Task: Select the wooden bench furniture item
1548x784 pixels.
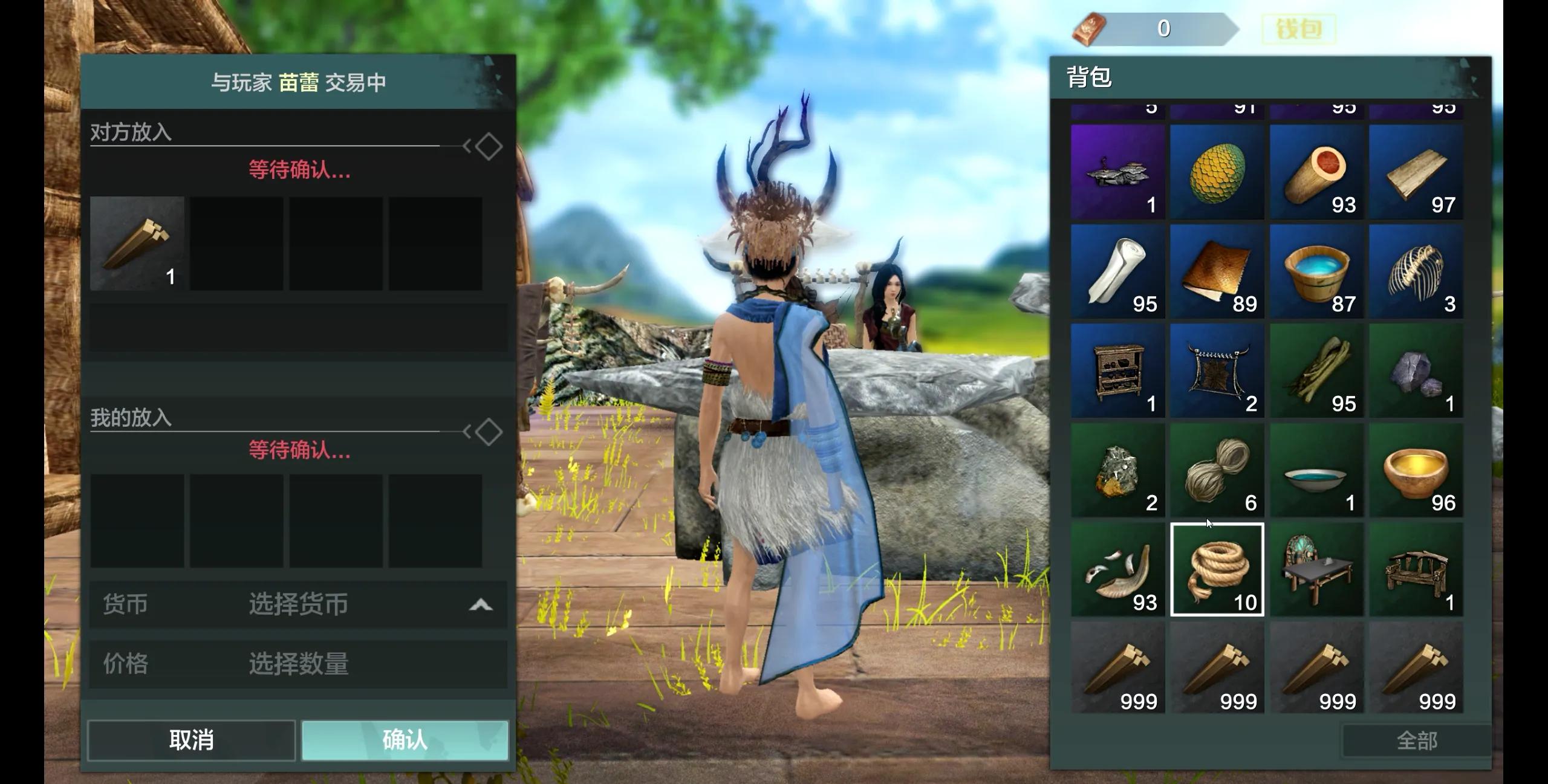Action: [x=1416, y=569]
